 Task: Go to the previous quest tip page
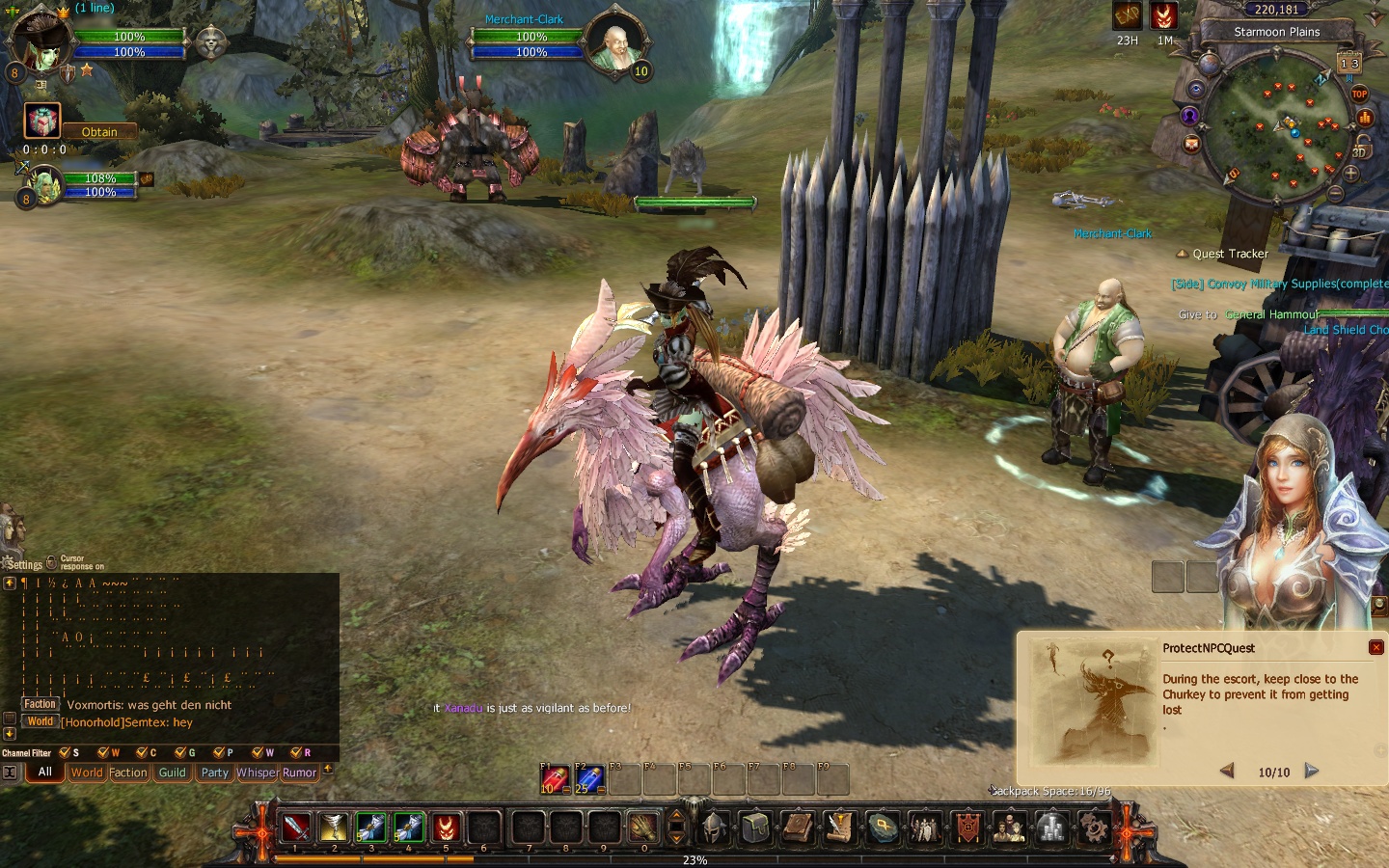1227,771
